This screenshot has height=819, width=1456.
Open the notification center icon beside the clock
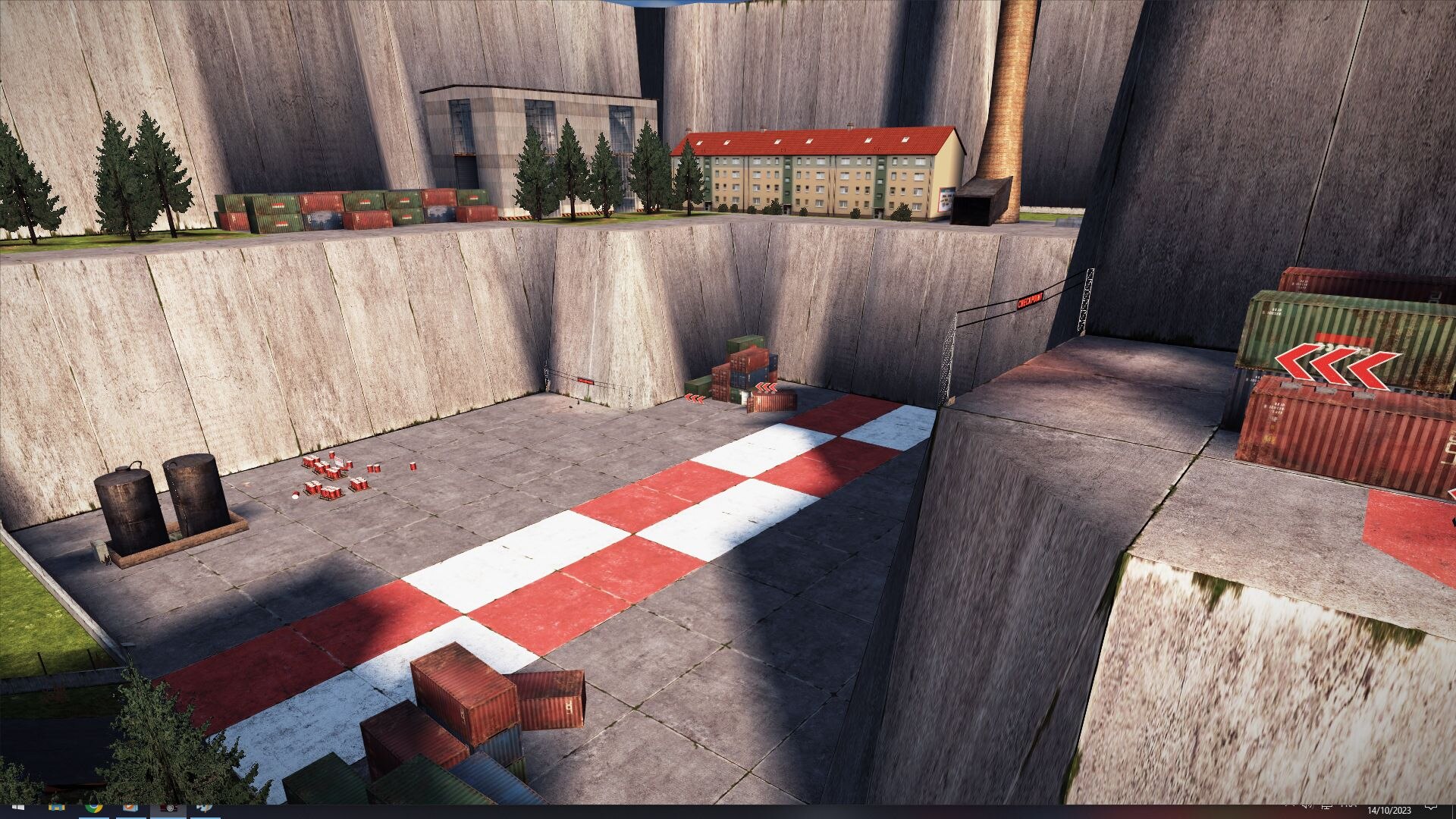pos(1431,808)
